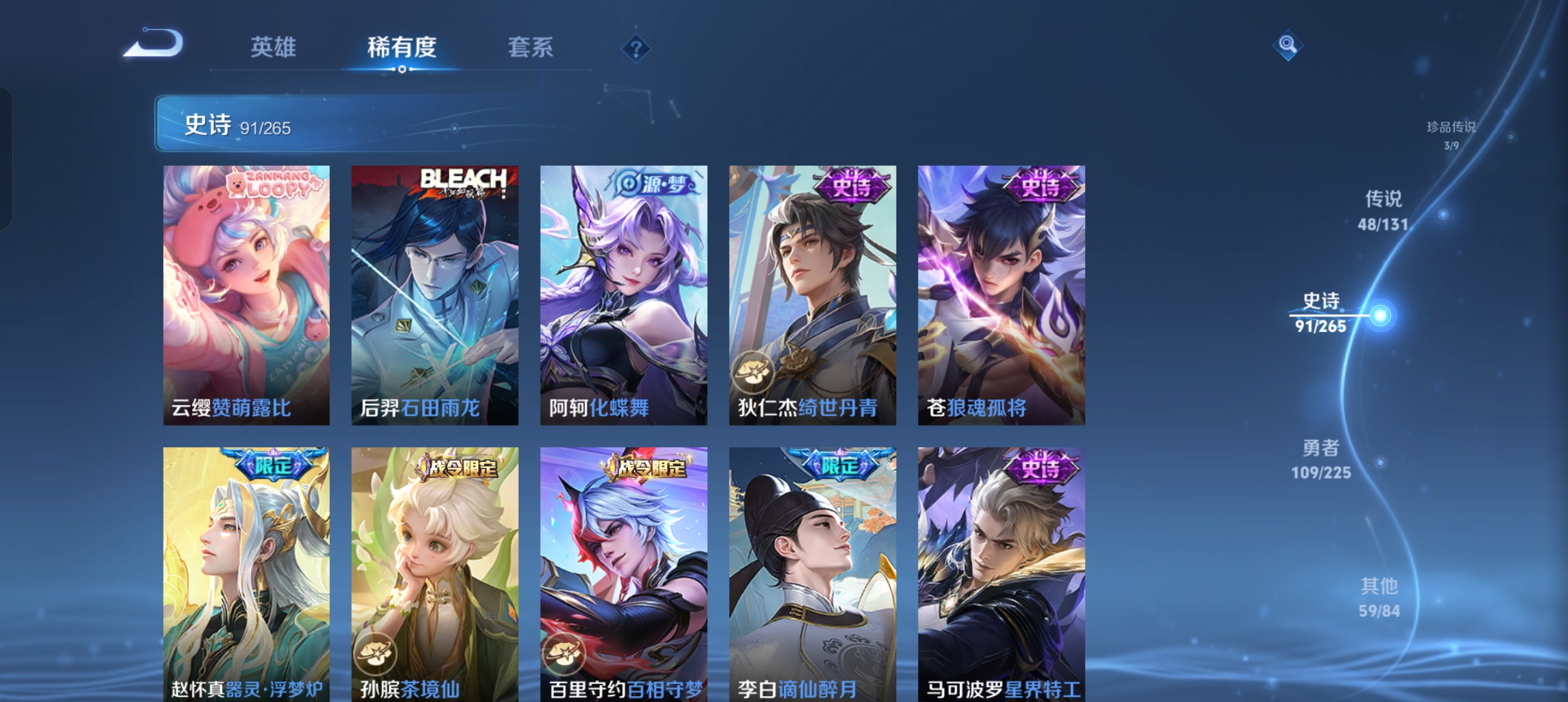Jump to 传说 rarity section

(x=1383, y=210)
